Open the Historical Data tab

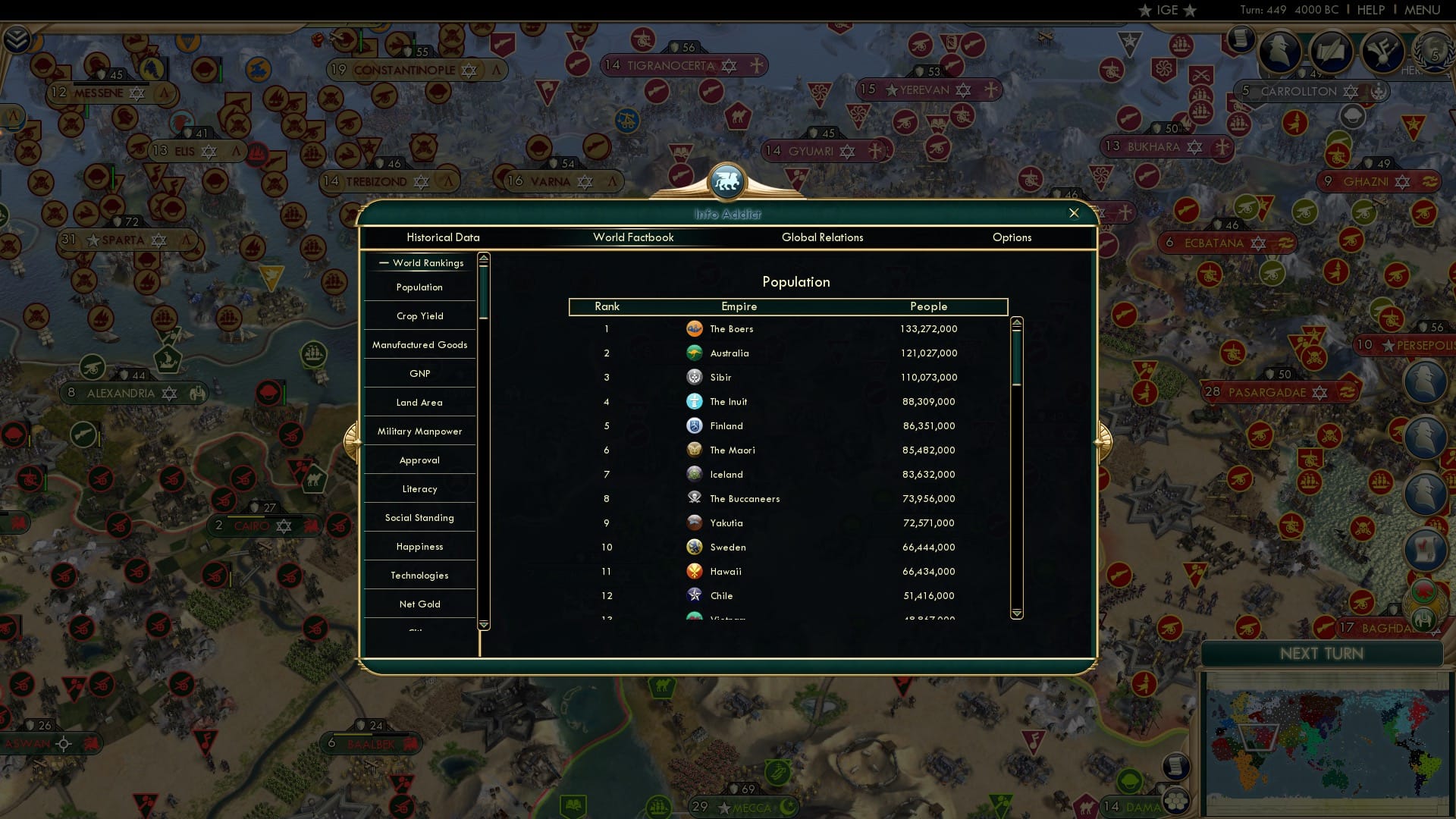coord(444,237)
